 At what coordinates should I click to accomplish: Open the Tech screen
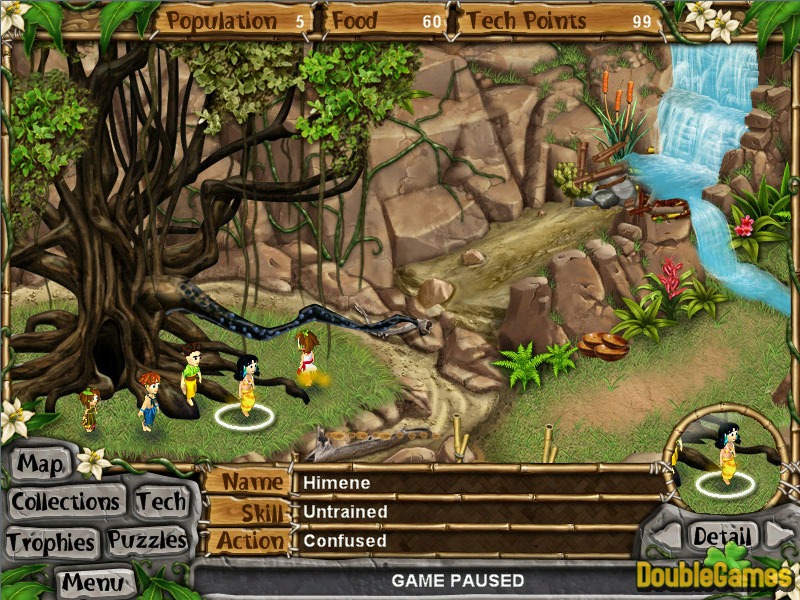click(161, 501)
